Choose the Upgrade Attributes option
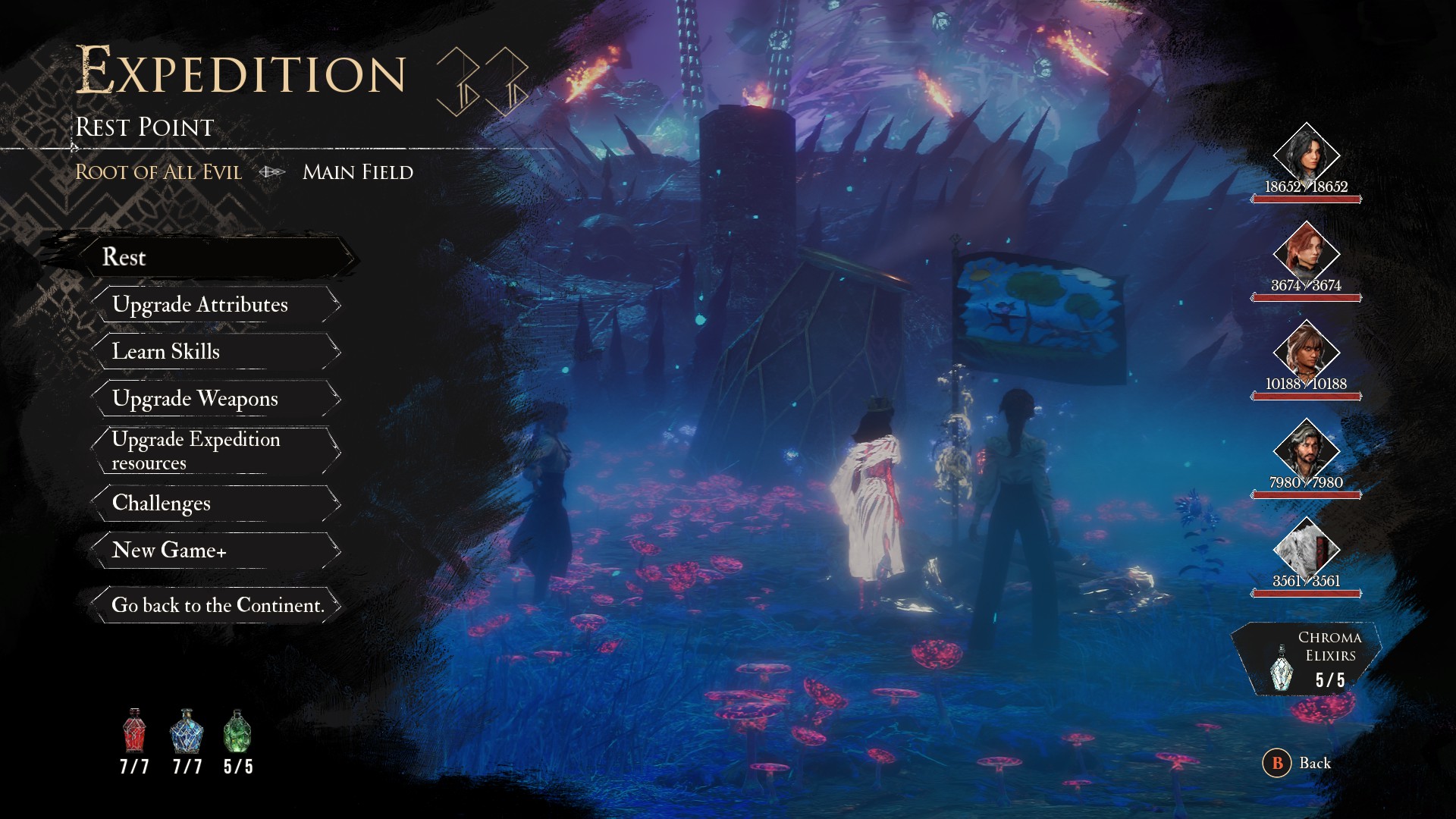The width and height of the screenshot is (1456, 819). 200,304
